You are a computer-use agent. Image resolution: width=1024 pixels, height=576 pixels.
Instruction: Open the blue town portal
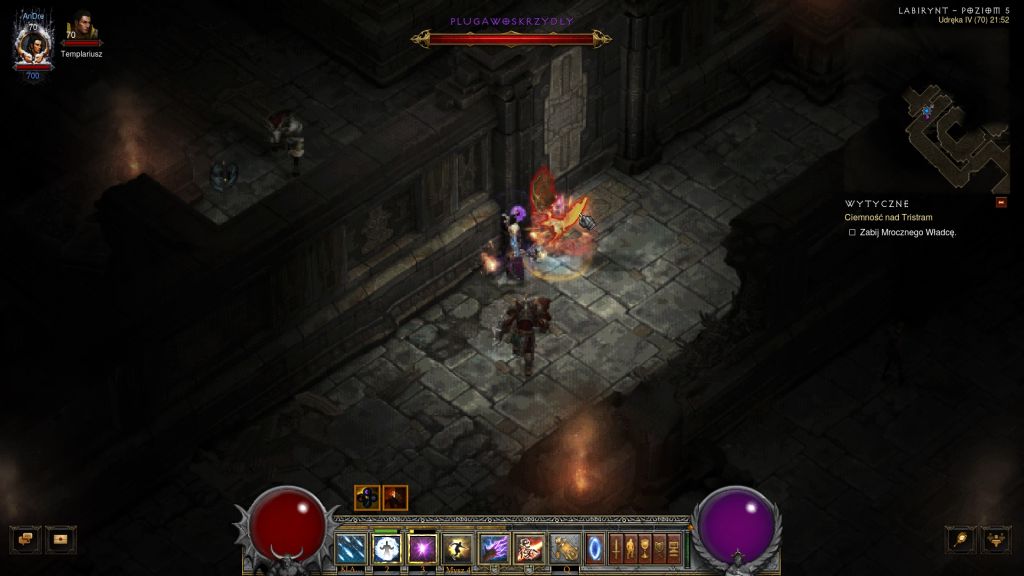click(x=596, y=548)
